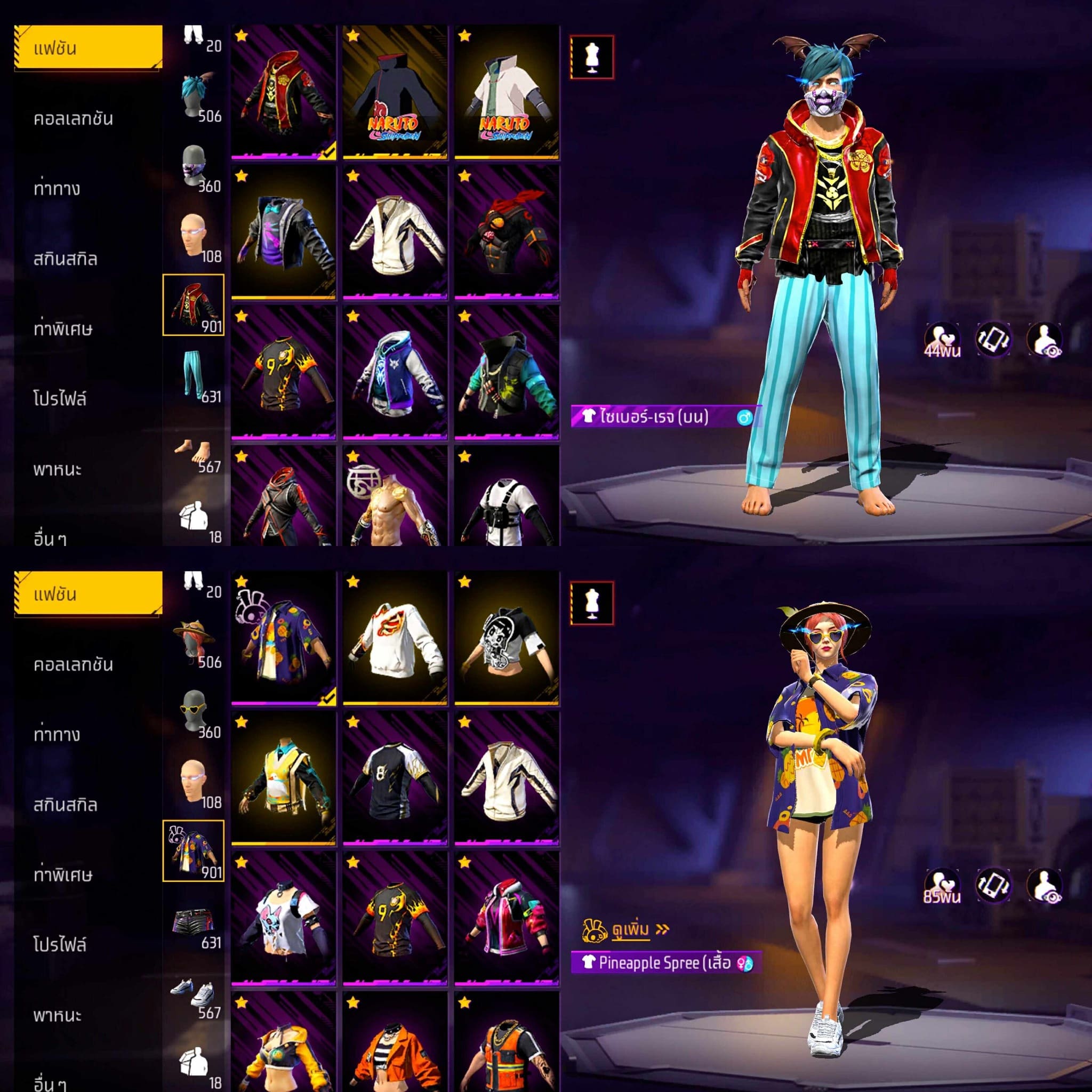Image resolution: width=1092 pixels, height=1092 pixels.
Task: Tap the like button showing 85พัน
Action: click(x=942, y=886)
